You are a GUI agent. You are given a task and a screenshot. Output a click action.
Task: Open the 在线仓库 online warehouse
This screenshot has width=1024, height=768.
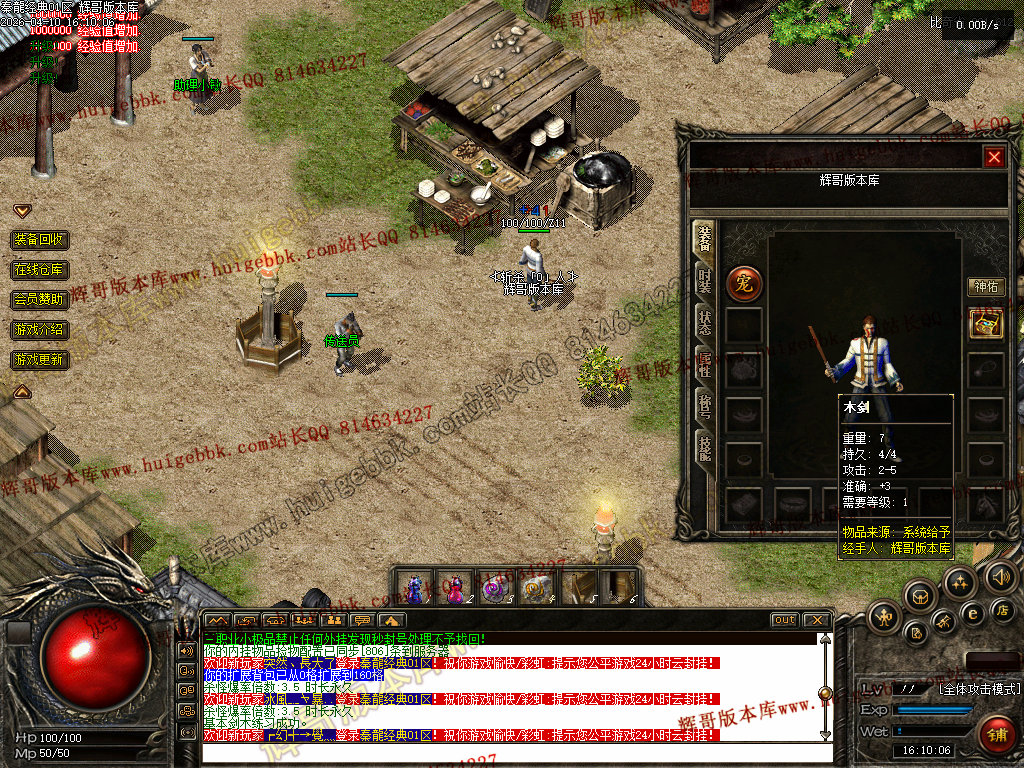[x=40, y=270]
